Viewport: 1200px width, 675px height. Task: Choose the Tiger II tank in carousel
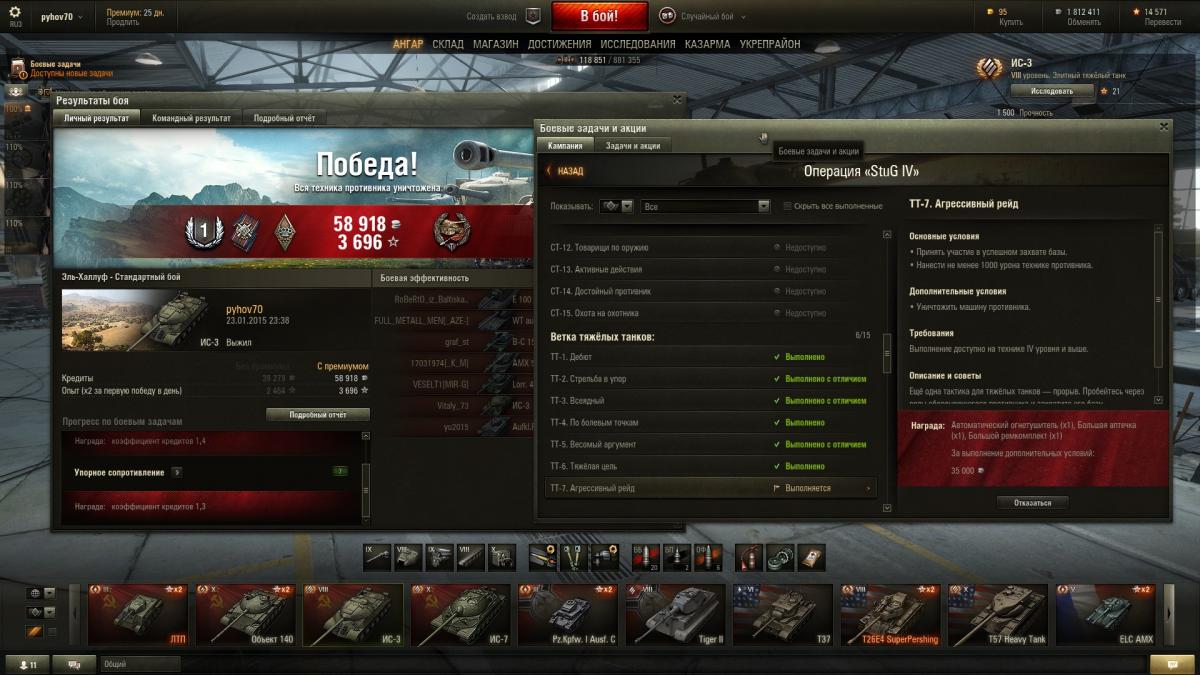click(677, 614)
